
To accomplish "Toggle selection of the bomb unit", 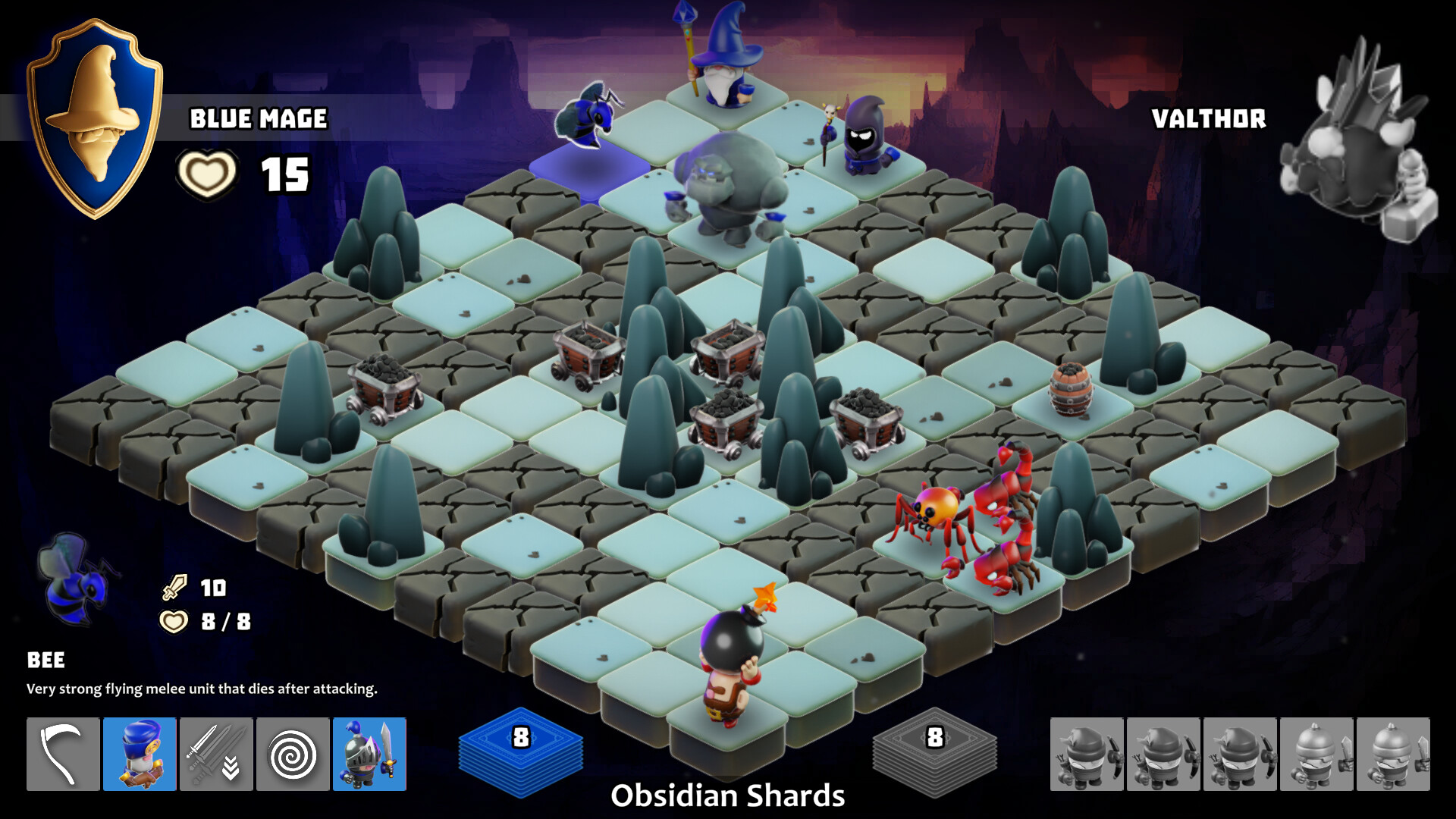I will coord(730,648).
